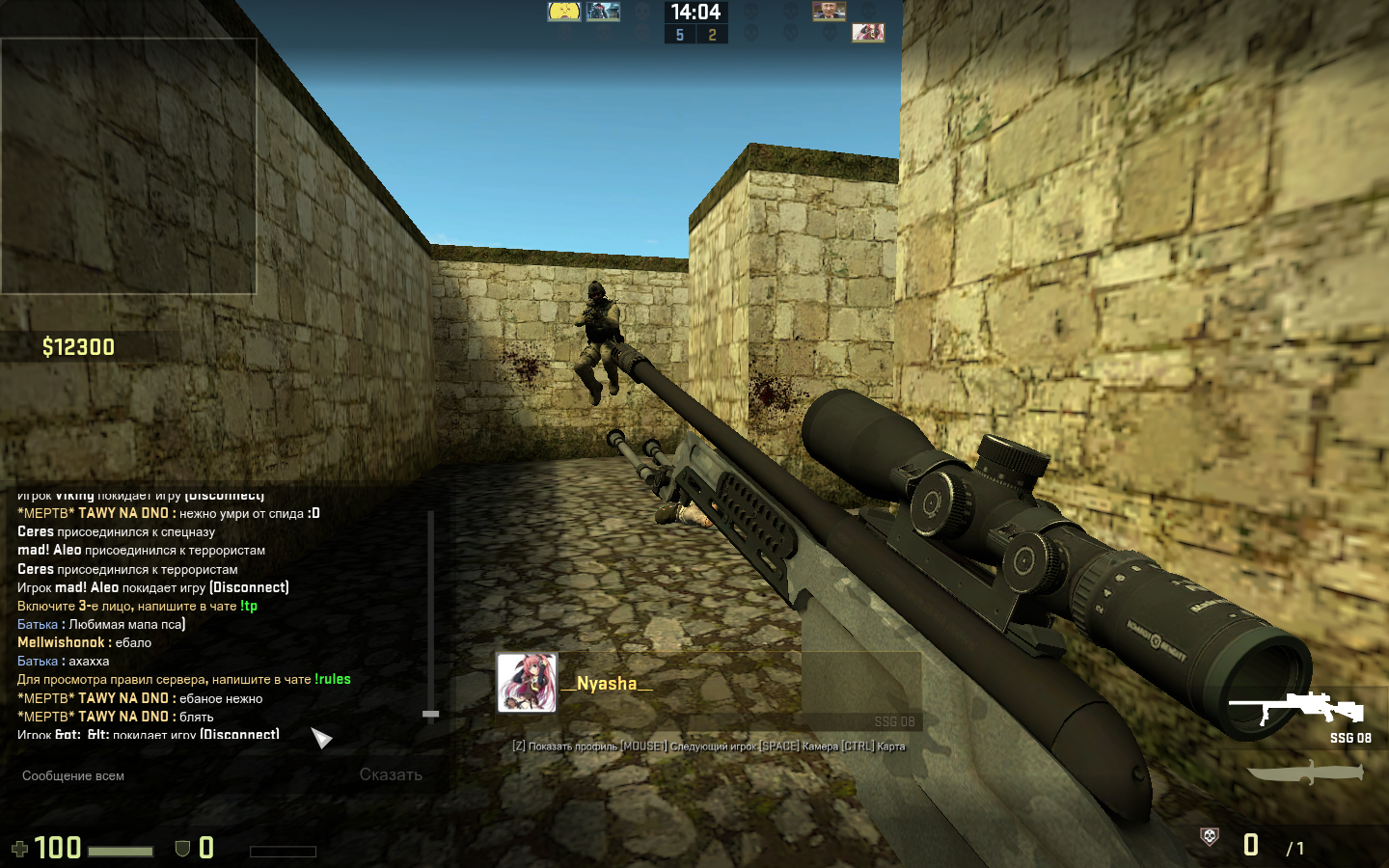Select the yellow face player avatar in scoreboard
This screenshot has width=1389, height=868.
pyautogui.click(x=564, y=12)
